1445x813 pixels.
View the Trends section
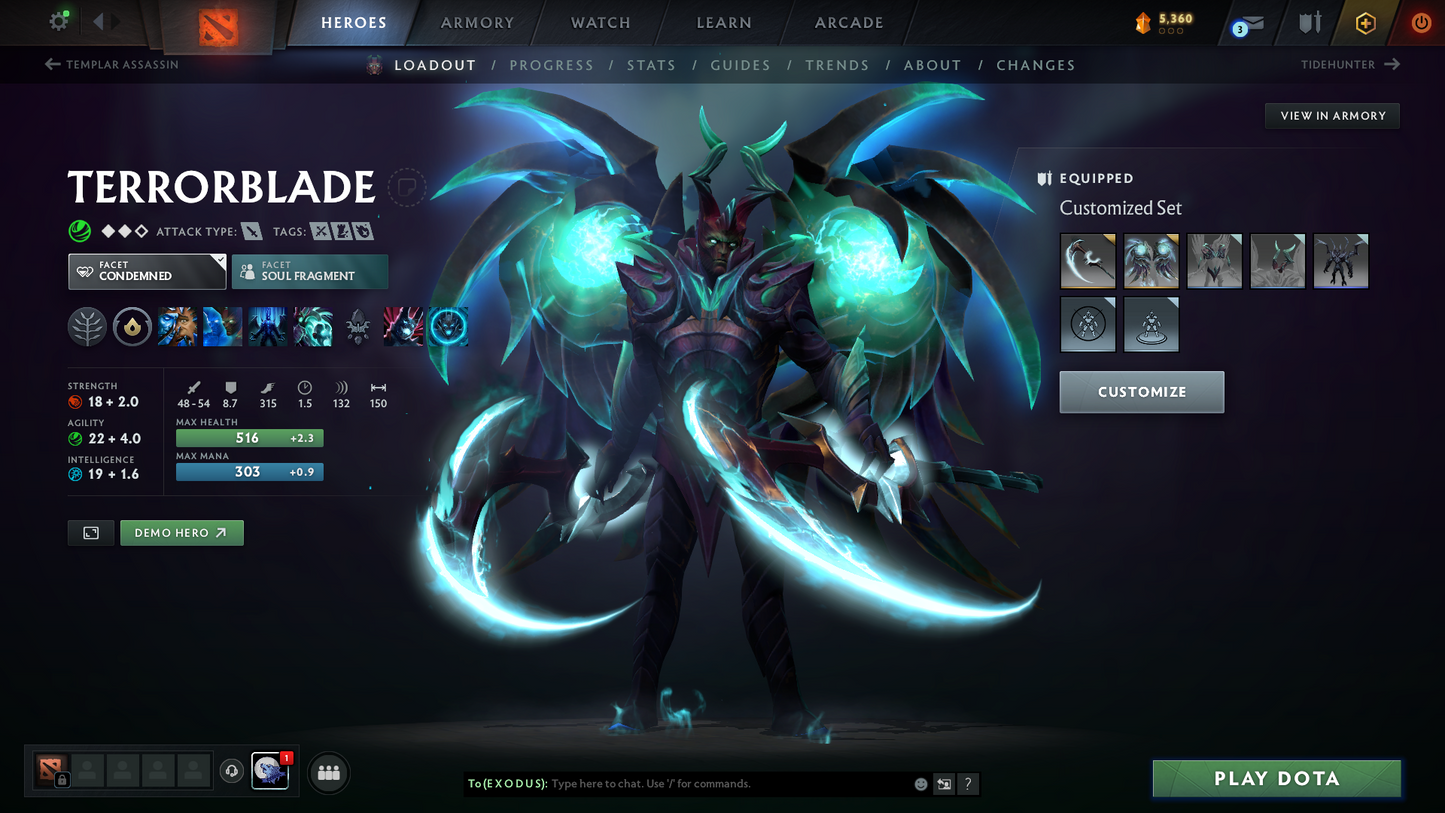point(837,65)
